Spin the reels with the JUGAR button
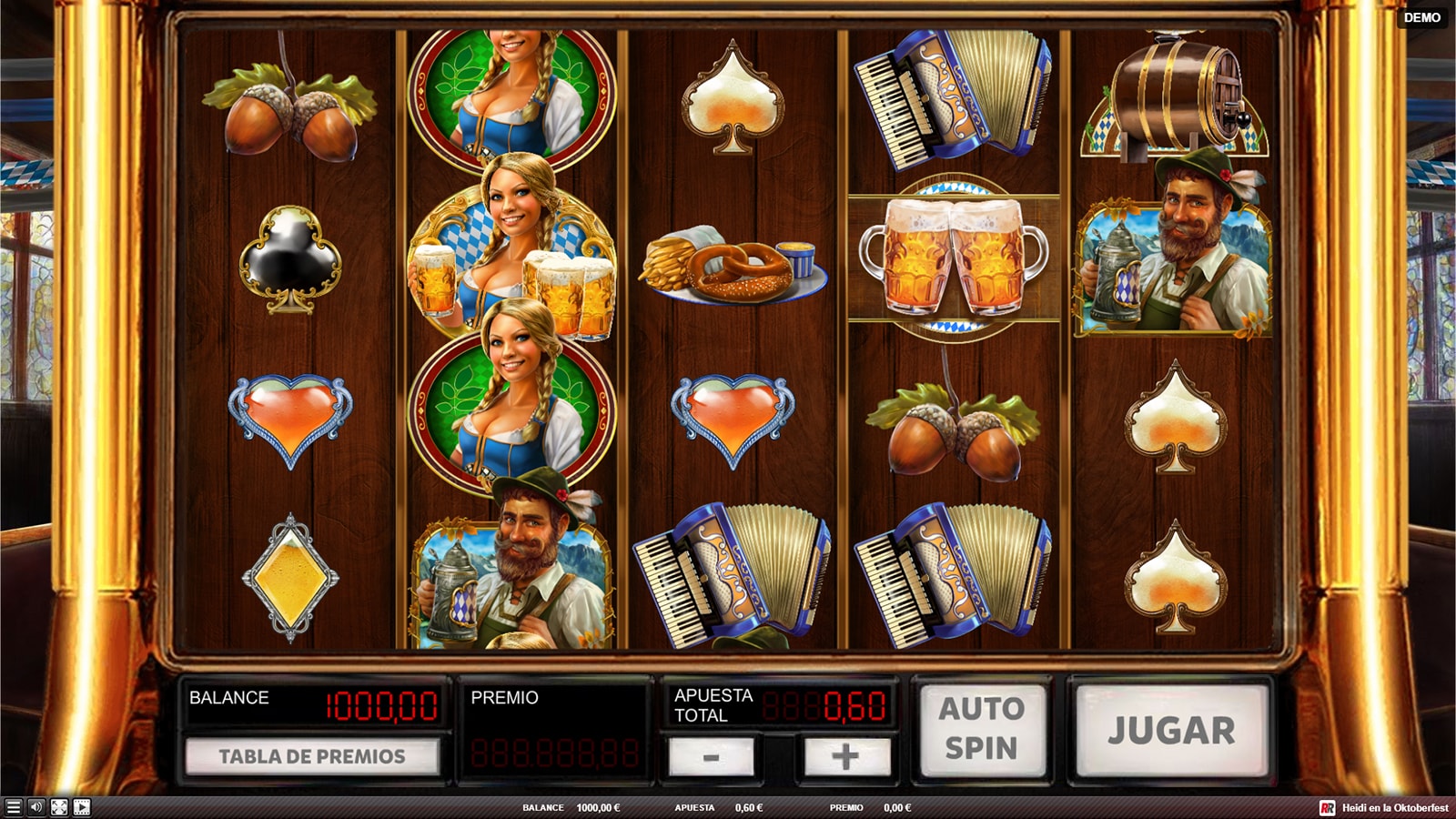Screen dimensions: 1456x819 pyautogui.click(x=1171, y=730)
